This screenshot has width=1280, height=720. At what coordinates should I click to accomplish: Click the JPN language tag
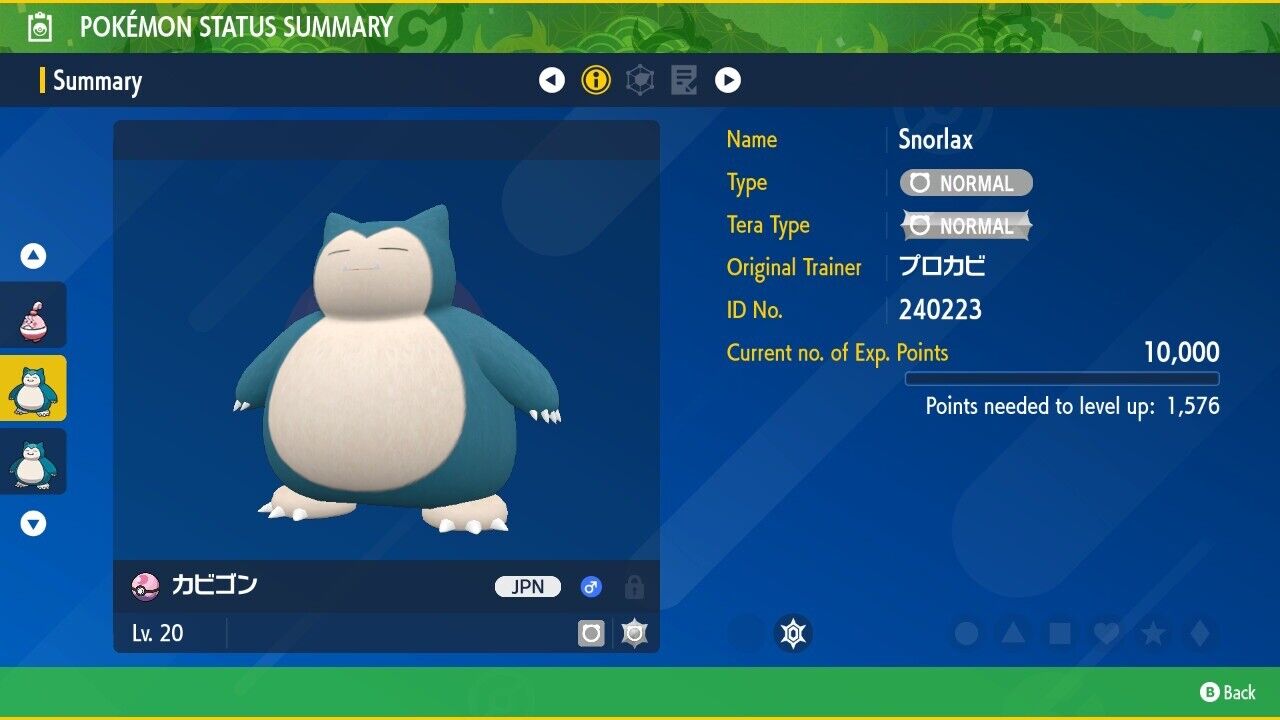click(x=528, y=587)
